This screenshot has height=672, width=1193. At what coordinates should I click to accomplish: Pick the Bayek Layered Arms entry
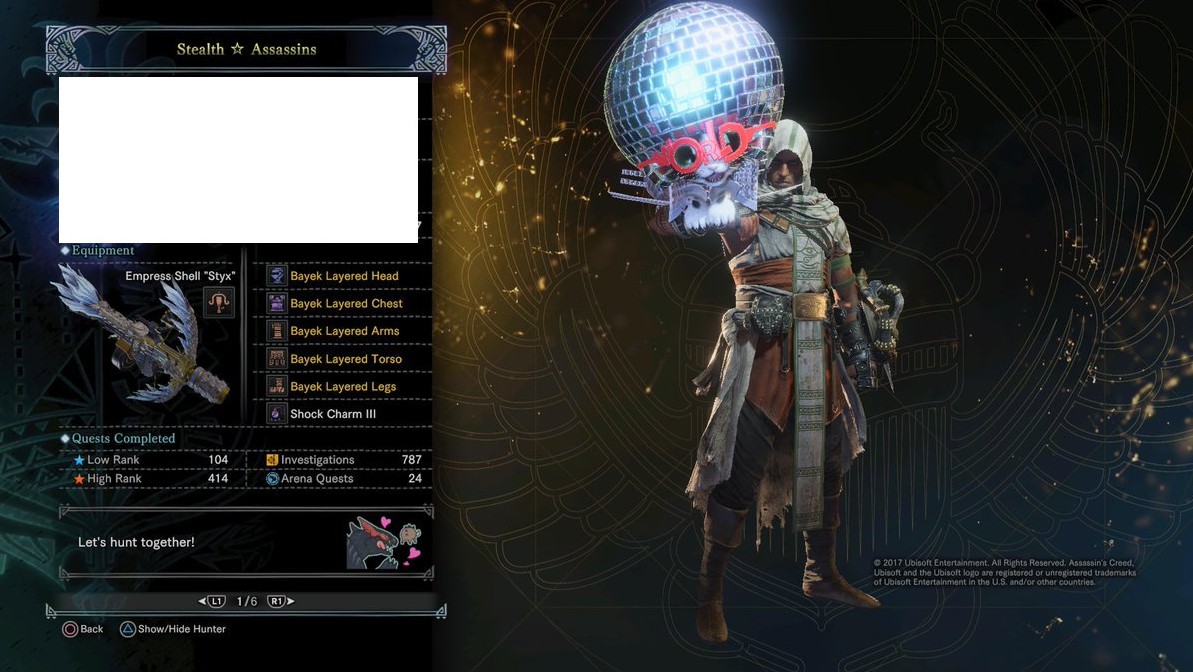point(344,331)
